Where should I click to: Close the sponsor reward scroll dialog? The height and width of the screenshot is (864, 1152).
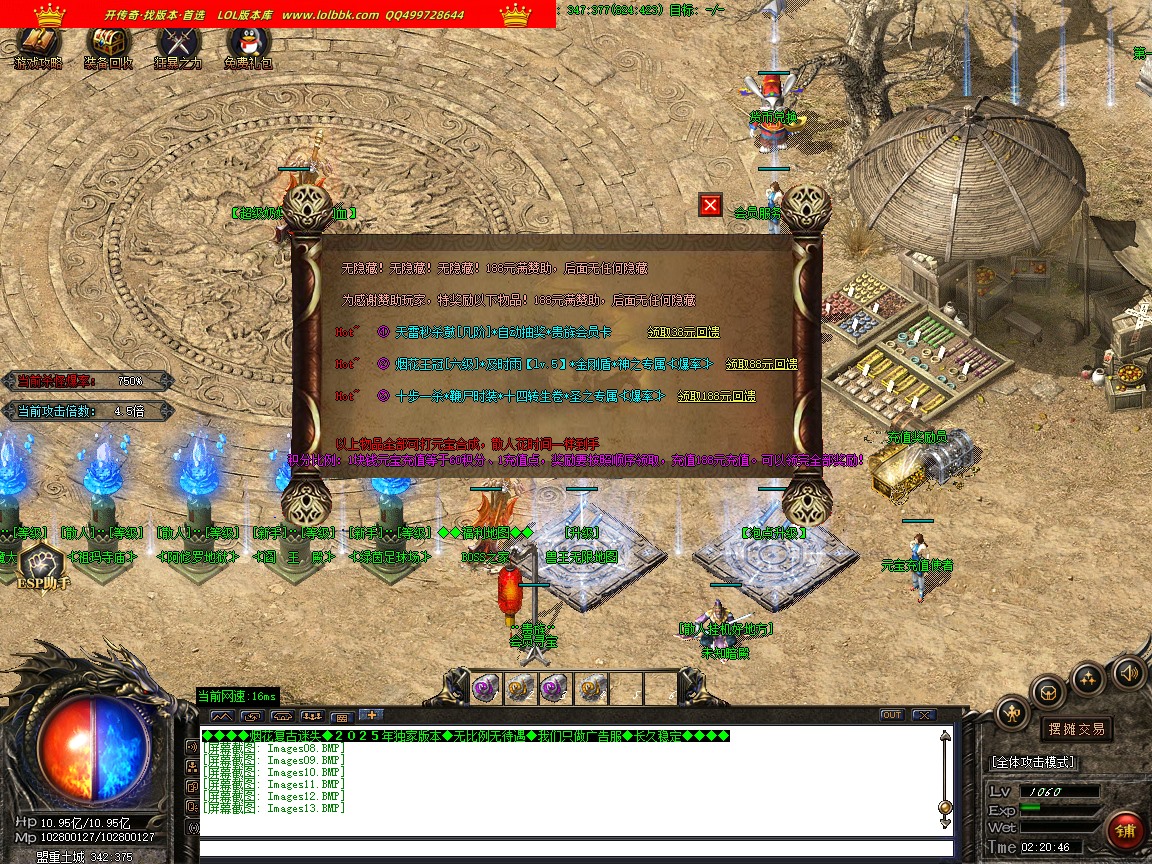[710, 205]
